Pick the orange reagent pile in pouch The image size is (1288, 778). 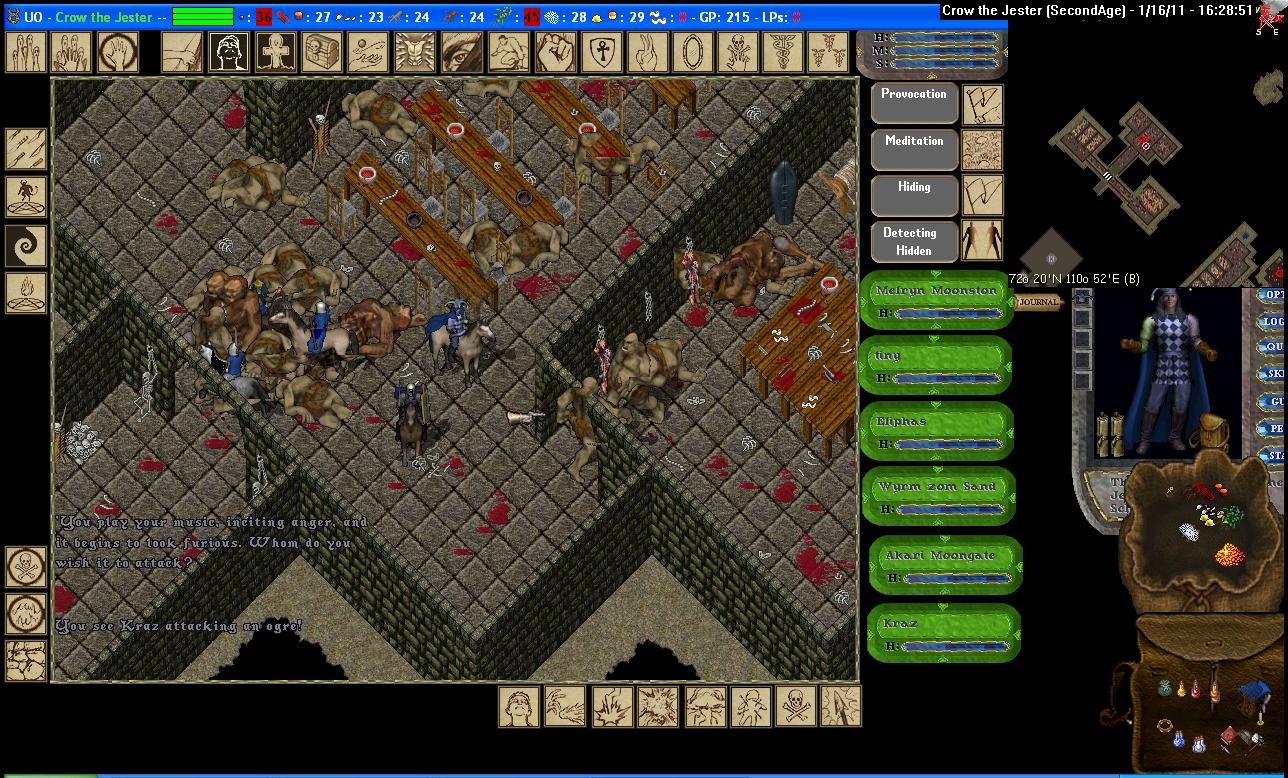coord(1228,553)
